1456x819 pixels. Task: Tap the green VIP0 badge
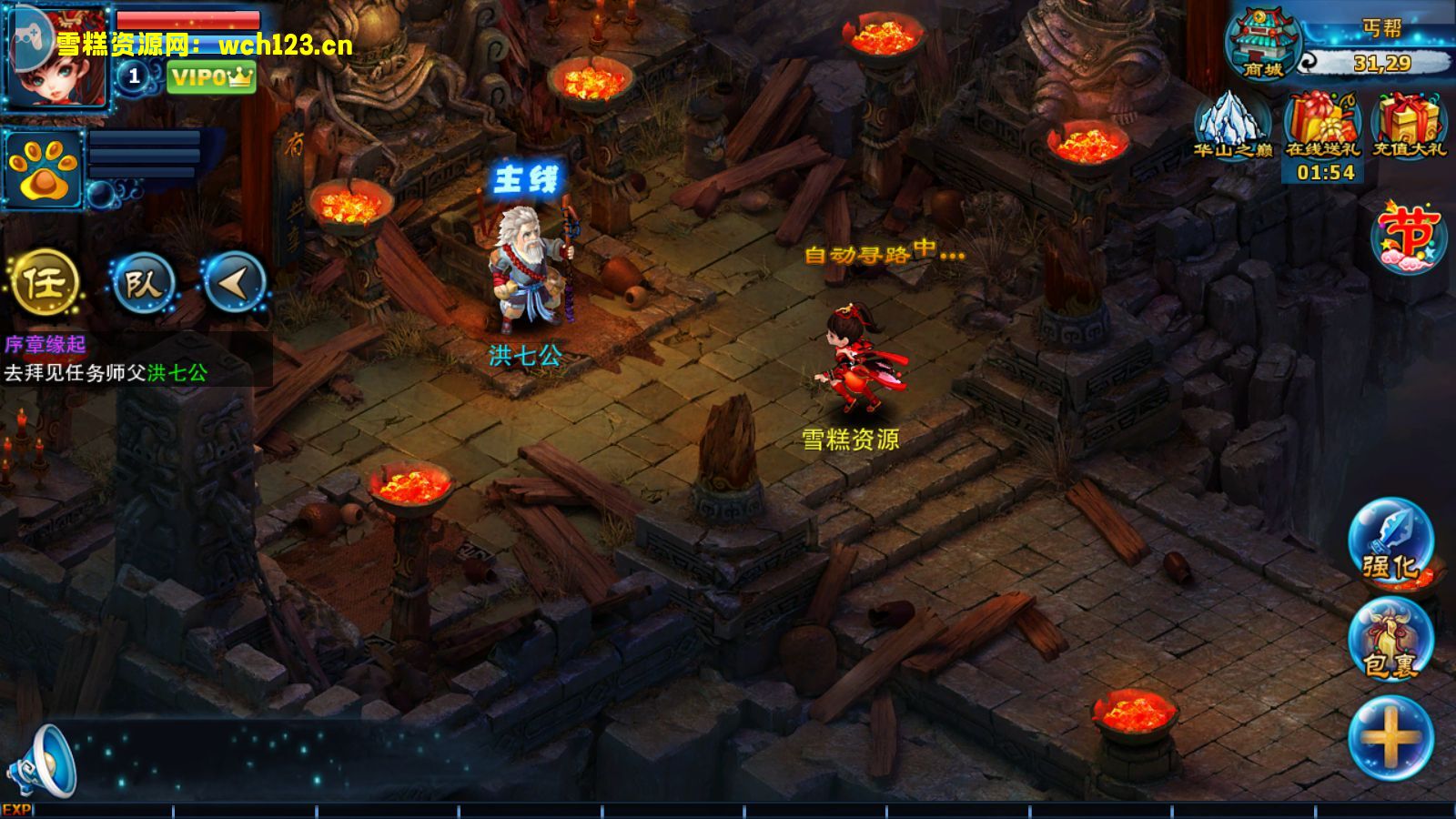(211, 77)
